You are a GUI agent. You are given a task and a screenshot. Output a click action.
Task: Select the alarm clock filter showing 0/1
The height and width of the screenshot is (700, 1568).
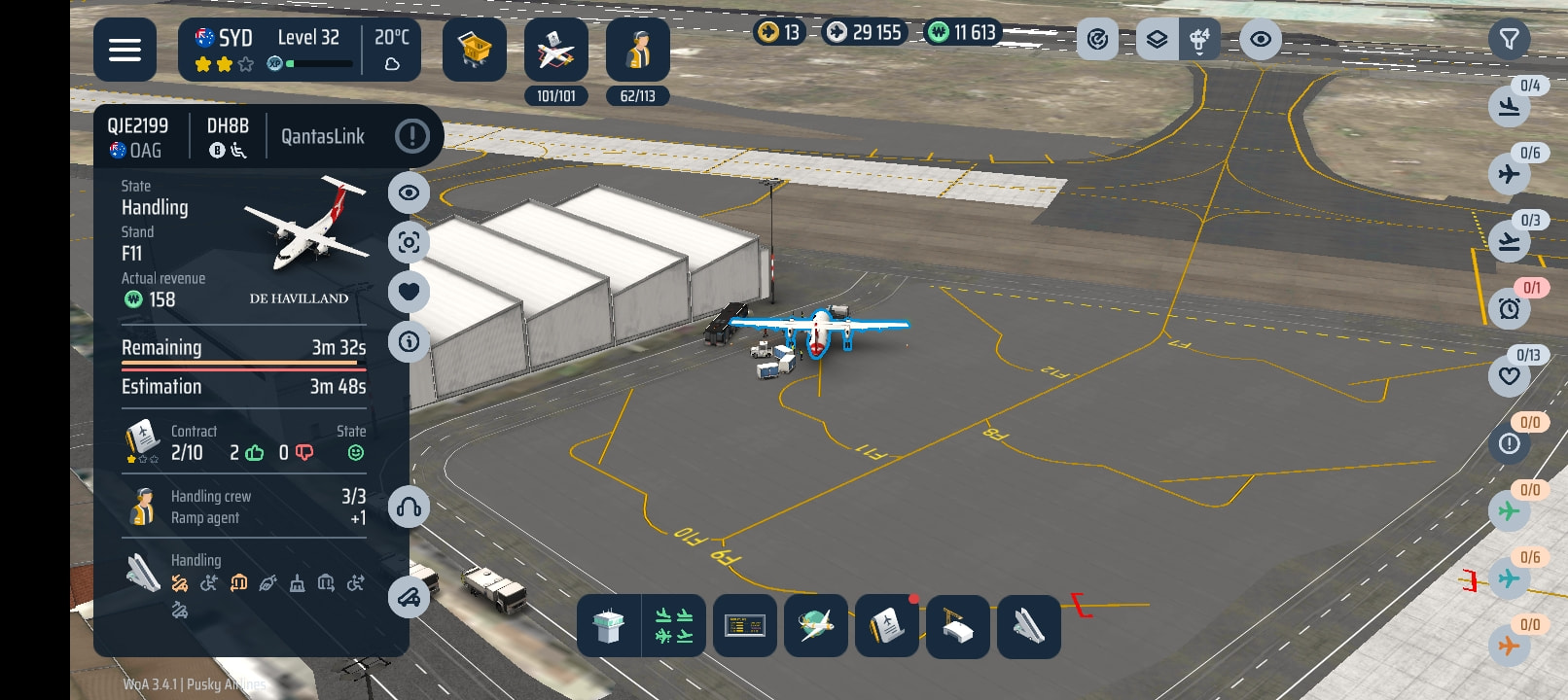[1510, 309]
